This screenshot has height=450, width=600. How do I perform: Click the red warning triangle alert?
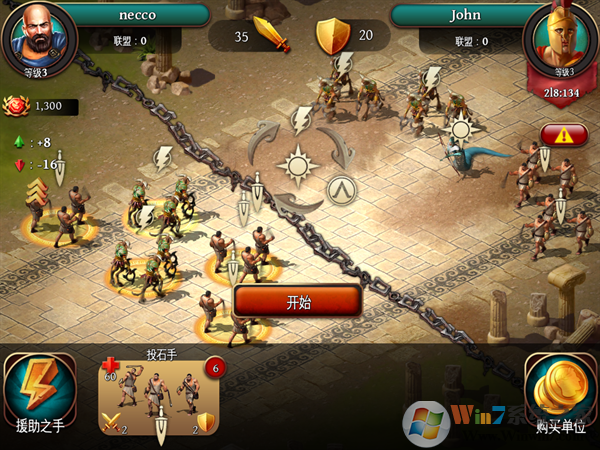coord(563,135)
